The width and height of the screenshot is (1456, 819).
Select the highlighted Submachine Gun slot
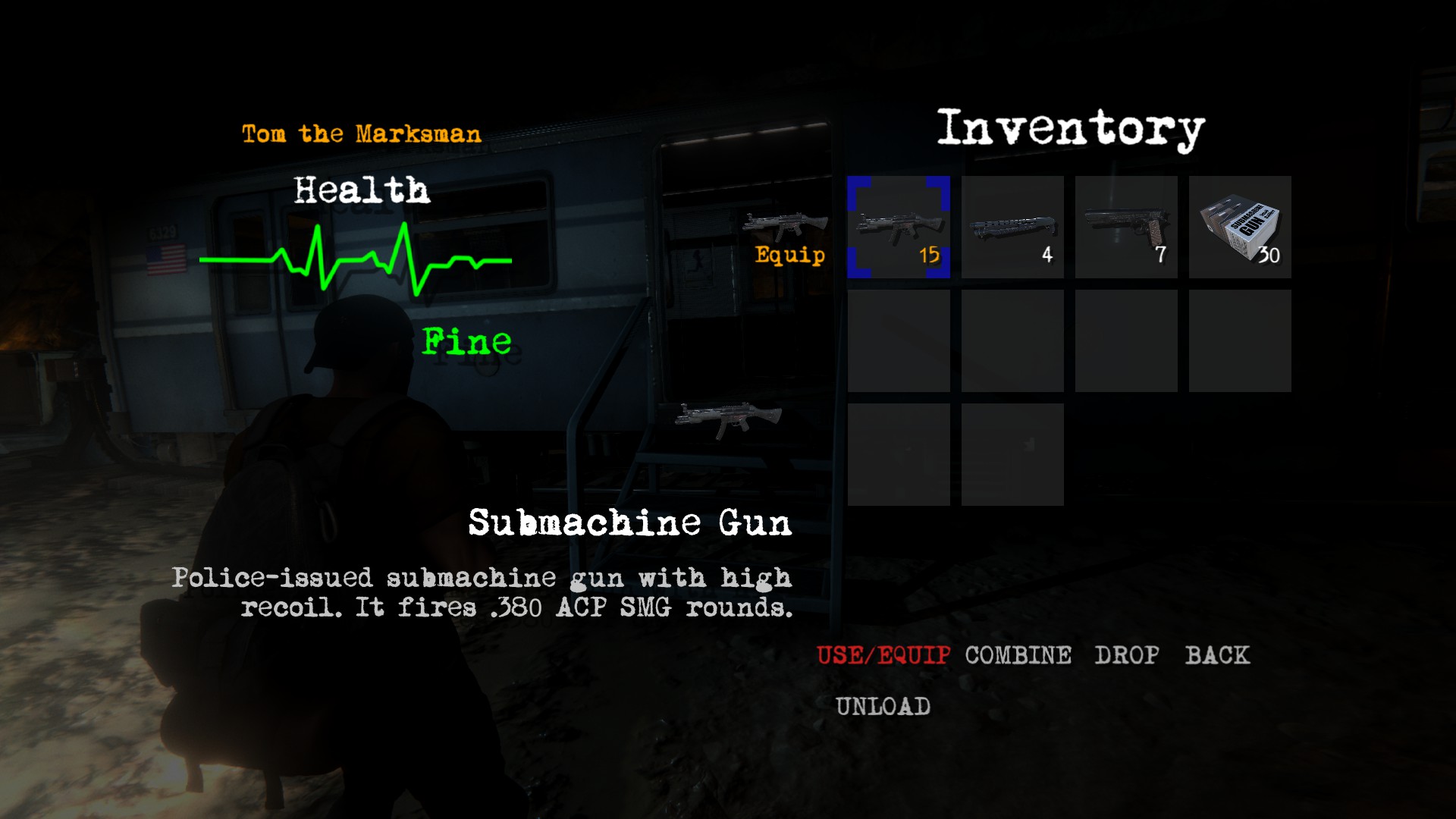(899, 227)
